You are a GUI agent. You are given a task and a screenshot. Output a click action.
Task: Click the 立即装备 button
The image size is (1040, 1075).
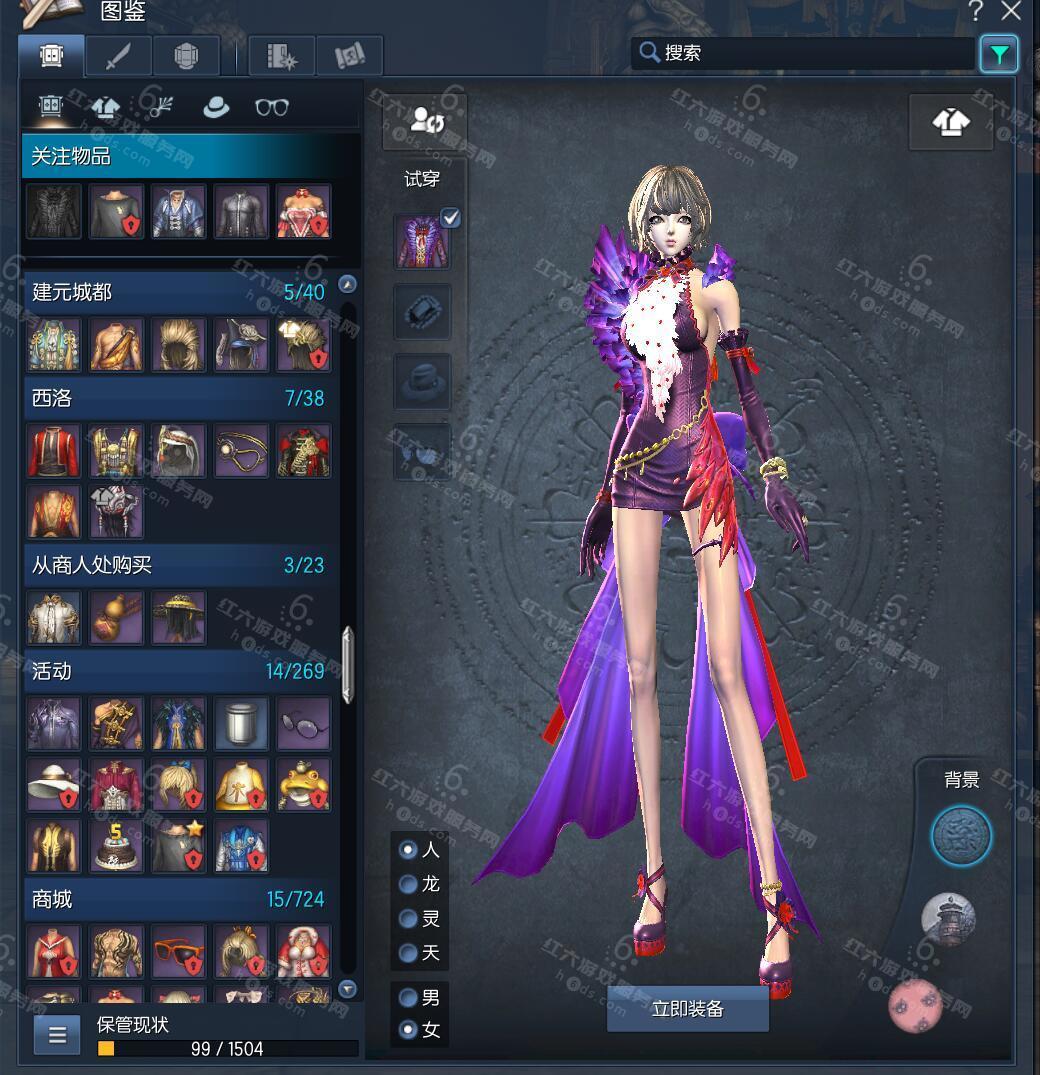click(687, 1009)
